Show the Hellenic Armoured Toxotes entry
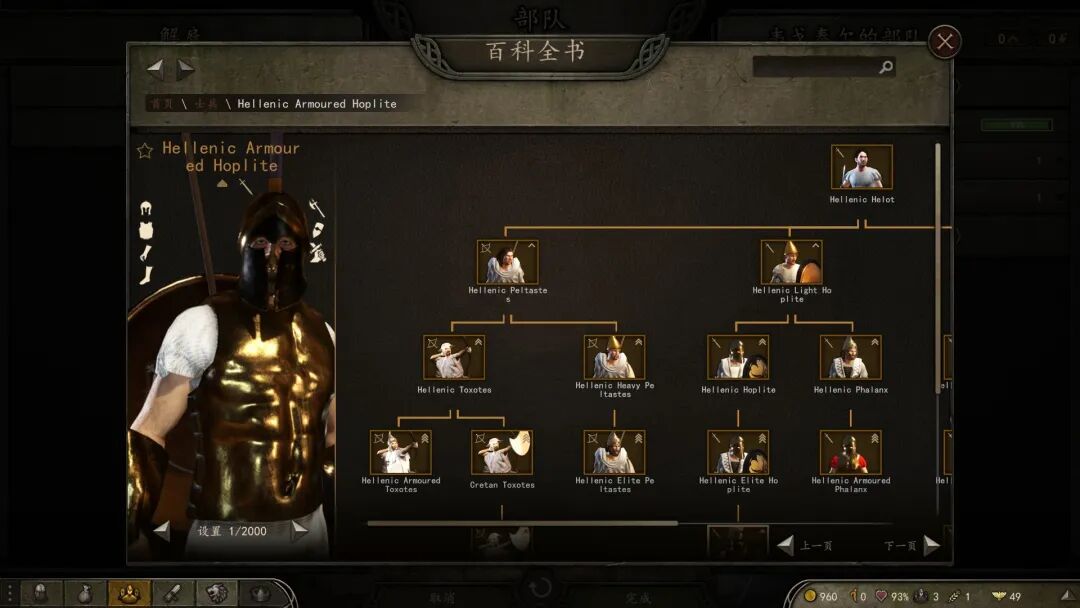The width and height of the screenshot is (1080, 608). point(401,452)
